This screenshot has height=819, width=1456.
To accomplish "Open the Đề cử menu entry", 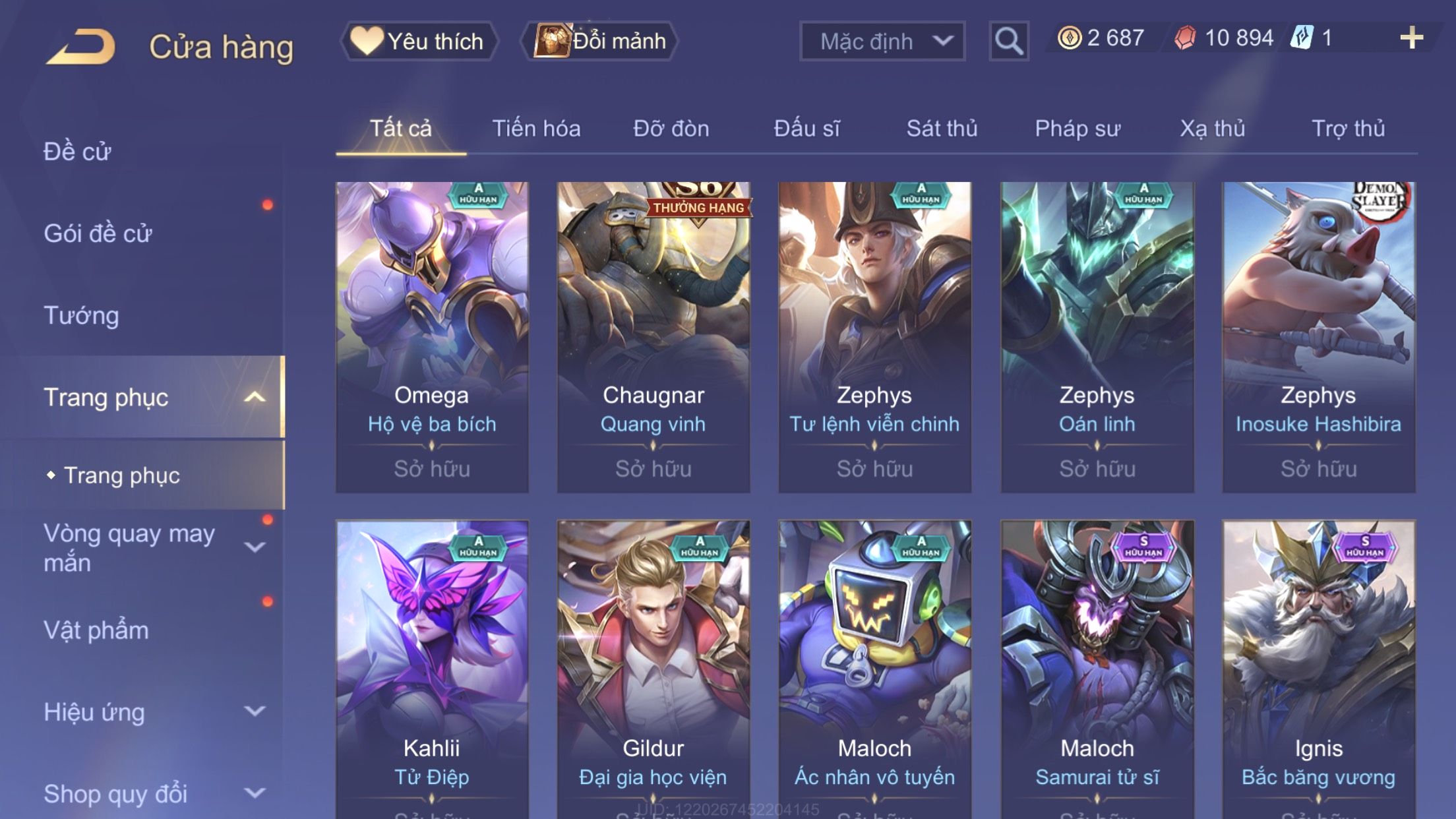I will click(78, 152).
